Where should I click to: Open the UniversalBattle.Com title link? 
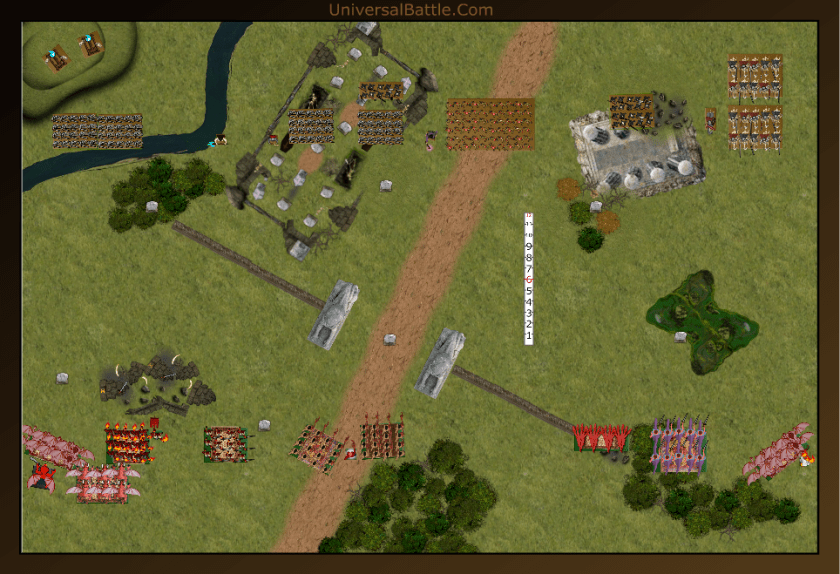tap(411, 10)
